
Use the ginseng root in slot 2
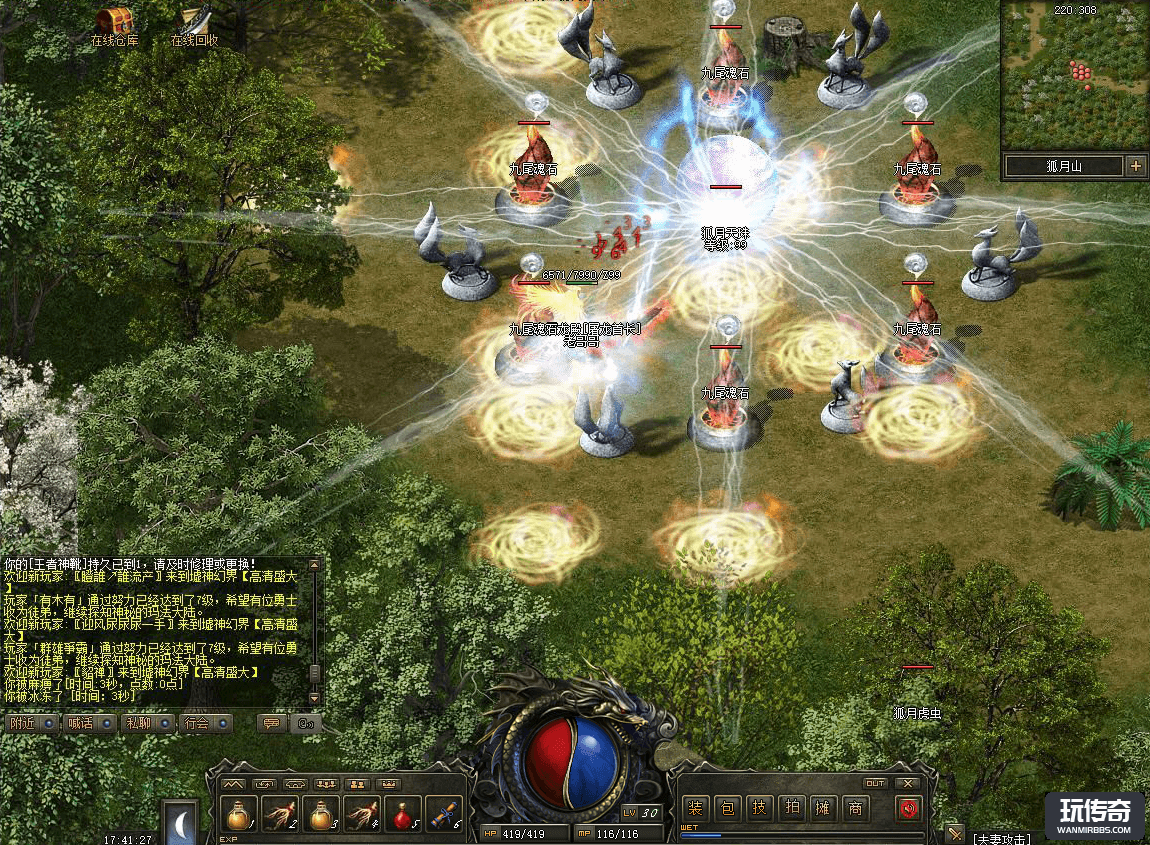pos(280,815)
